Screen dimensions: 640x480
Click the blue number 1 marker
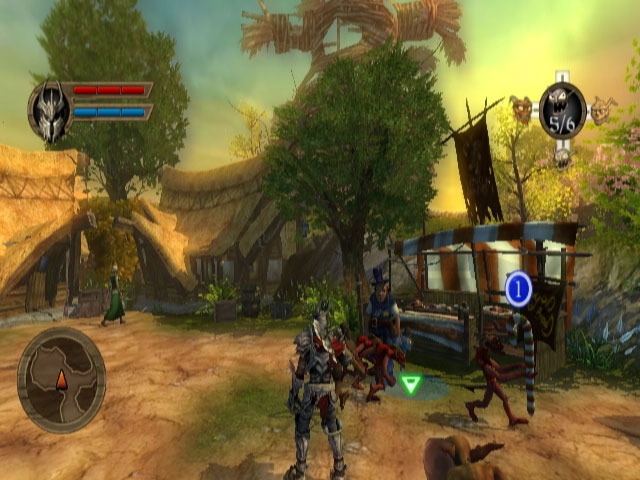(518, 290)
